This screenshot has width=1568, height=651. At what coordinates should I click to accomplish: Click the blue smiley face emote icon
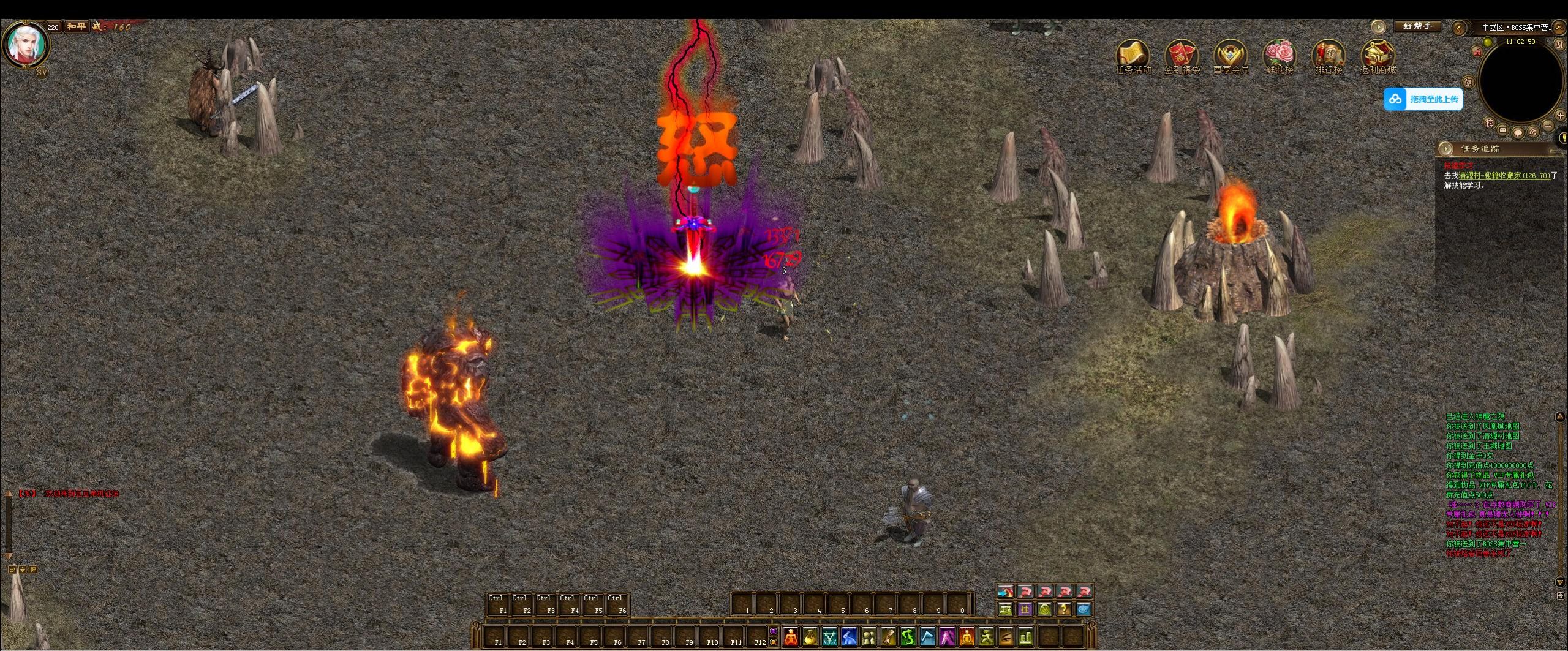[x=1084, y=609]
